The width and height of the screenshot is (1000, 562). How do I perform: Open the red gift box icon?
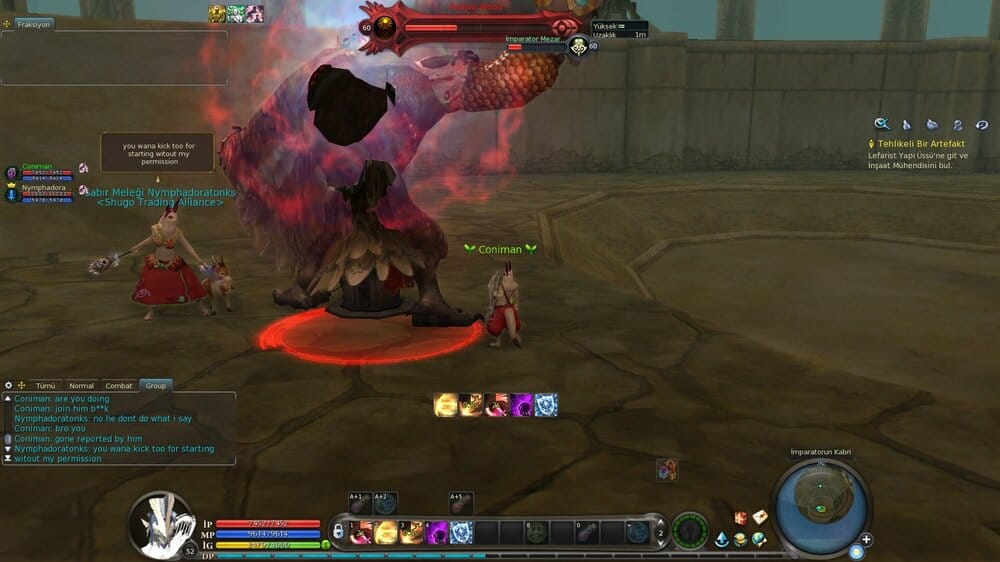[741, 517]
